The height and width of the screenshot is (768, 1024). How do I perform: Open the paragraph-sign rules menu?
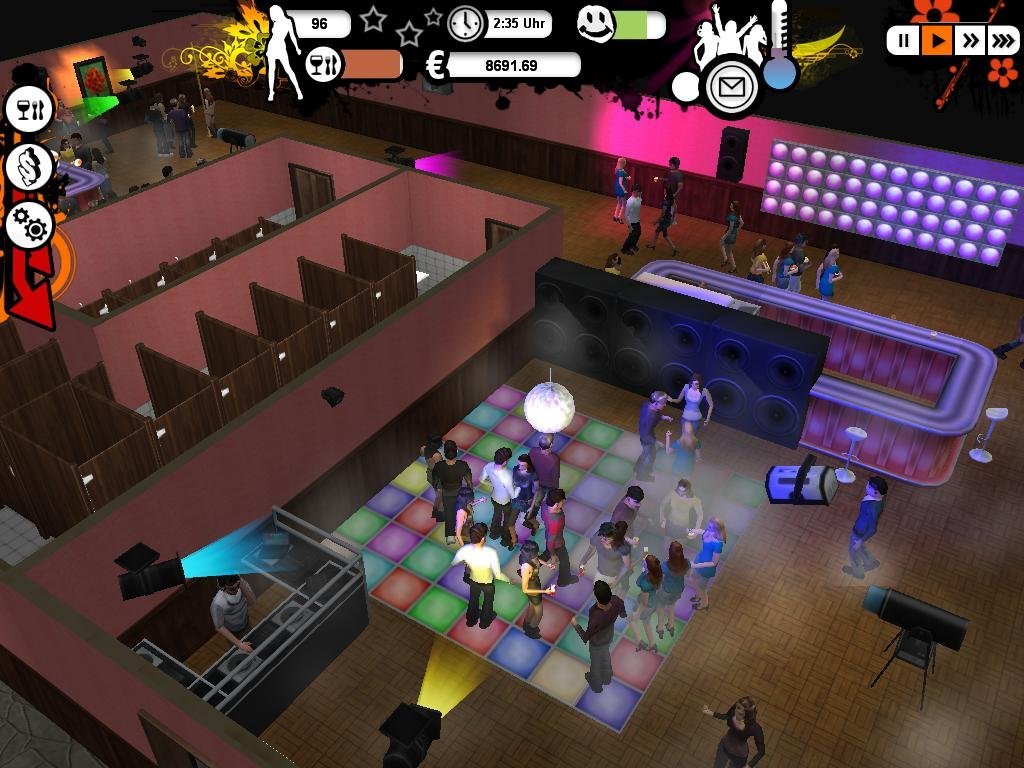pos(31,166)
